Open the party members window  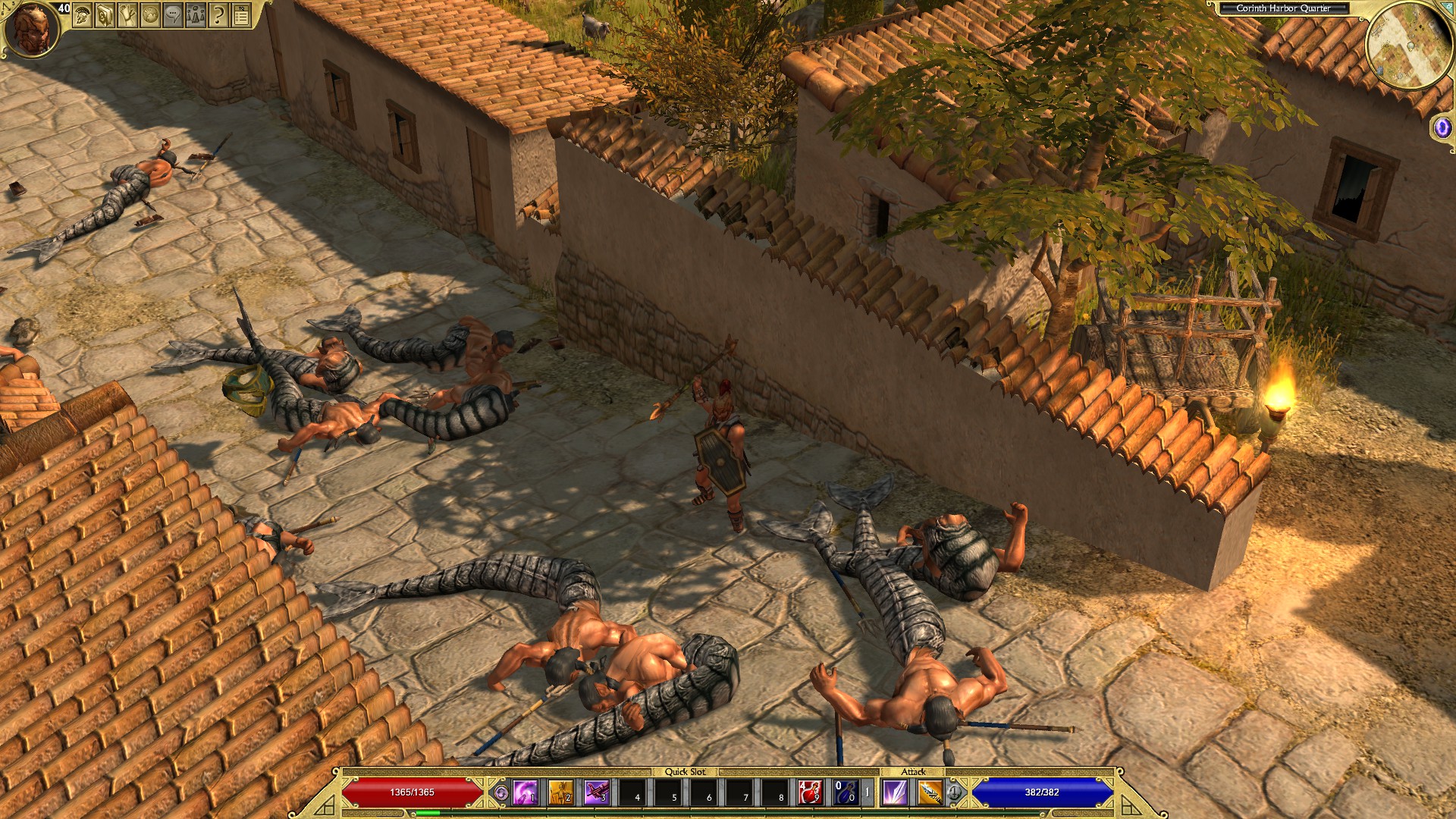pyautogui.click(x=196, y=14)
